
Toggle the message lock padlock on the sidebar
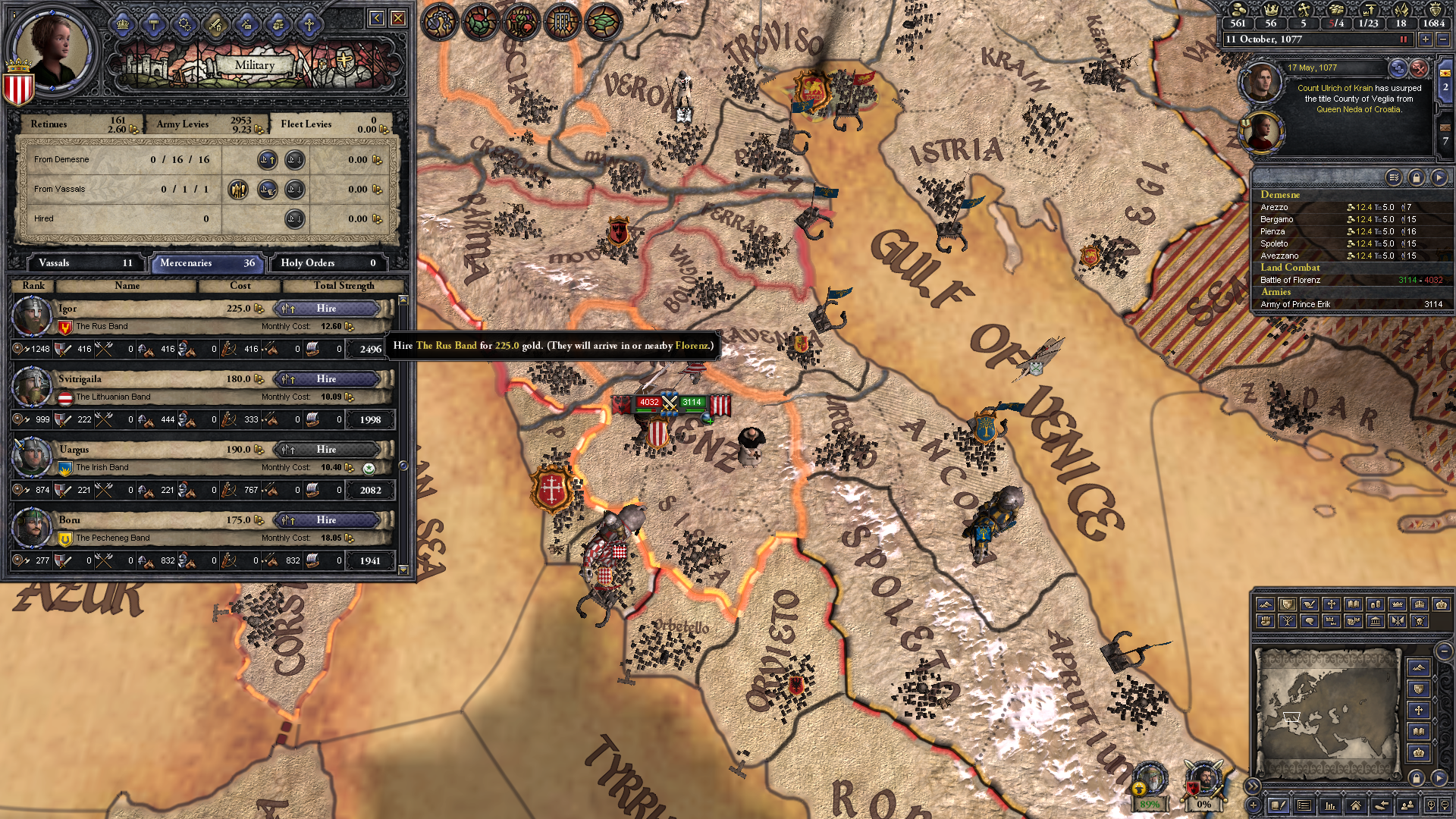pyautogui.click(x=1417, y=178)
